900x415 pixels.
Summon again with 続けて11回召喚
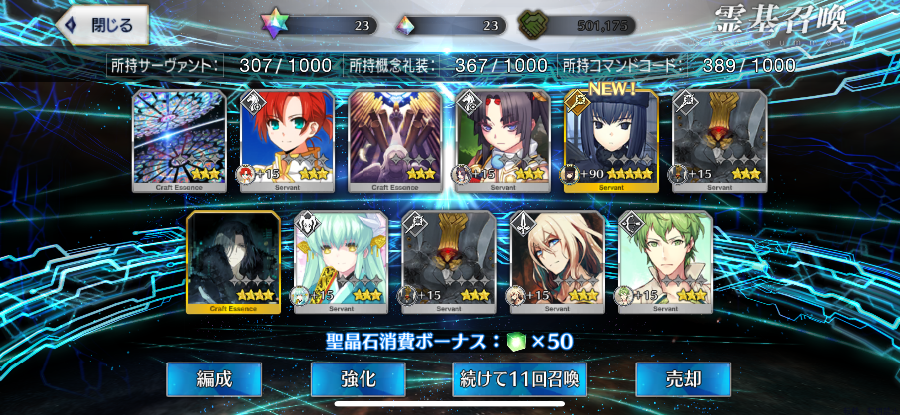tap(519, 379)
